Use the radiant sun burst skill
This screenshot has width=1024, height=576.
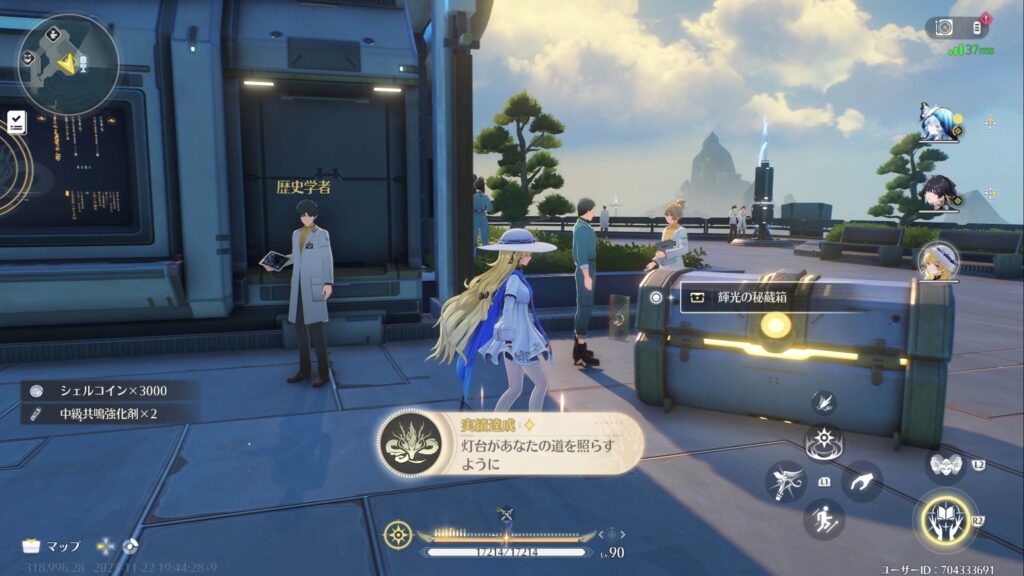[x=824, y=442]
